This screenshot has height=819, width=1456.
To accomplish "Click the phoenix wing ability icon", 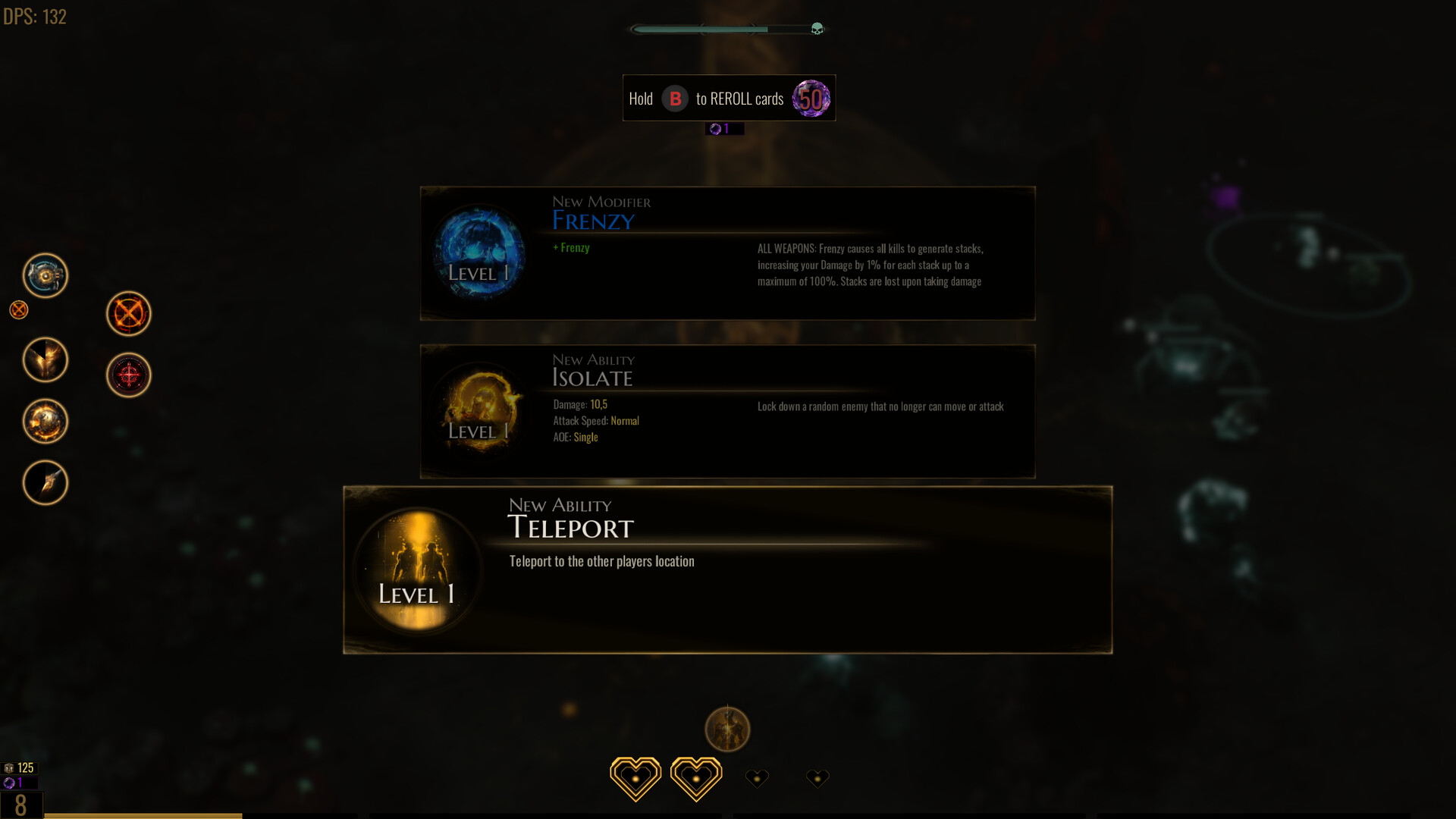I will click(x=45, y=359).
